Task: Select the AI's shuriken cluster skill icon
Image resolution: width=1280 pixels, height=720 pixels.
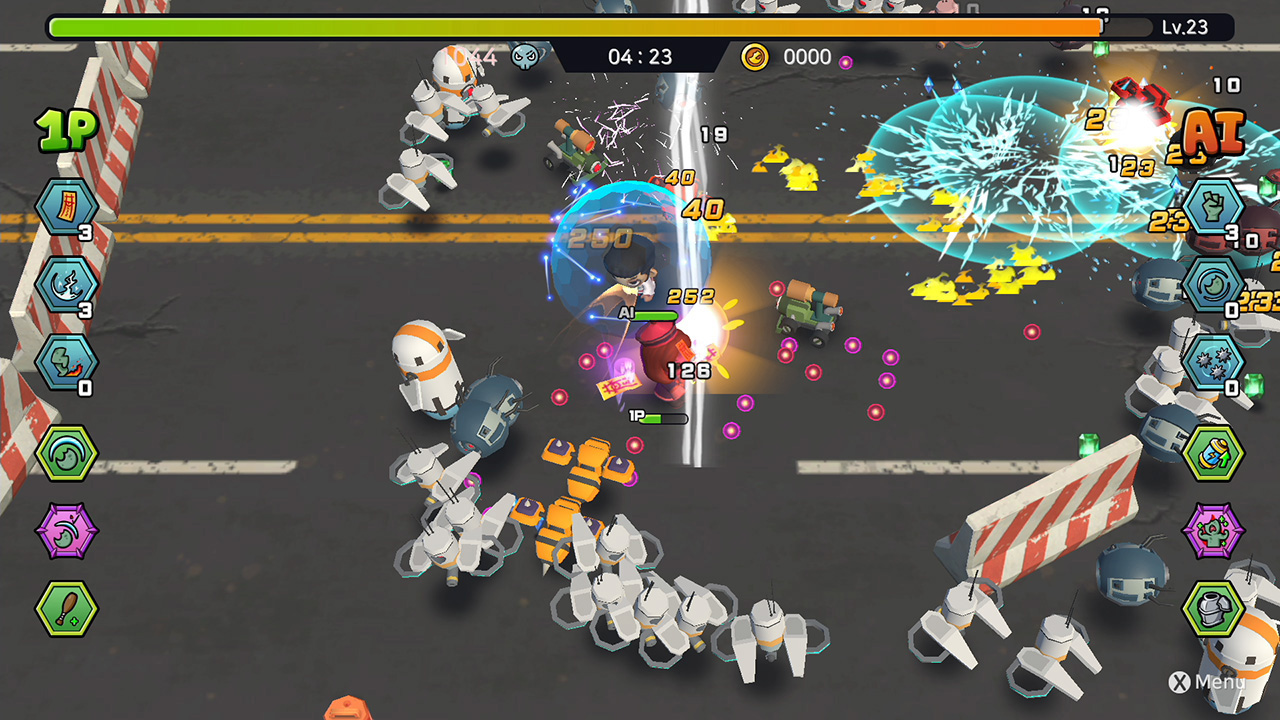Action: [1213, 361]
